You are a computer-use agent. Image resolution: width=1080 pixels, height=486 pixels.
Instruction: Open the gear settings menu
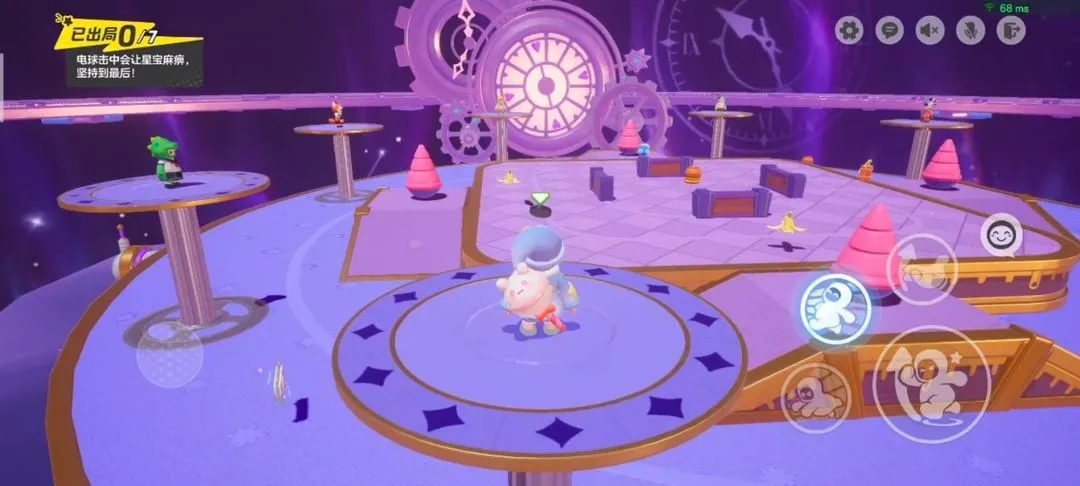[849, 31]
